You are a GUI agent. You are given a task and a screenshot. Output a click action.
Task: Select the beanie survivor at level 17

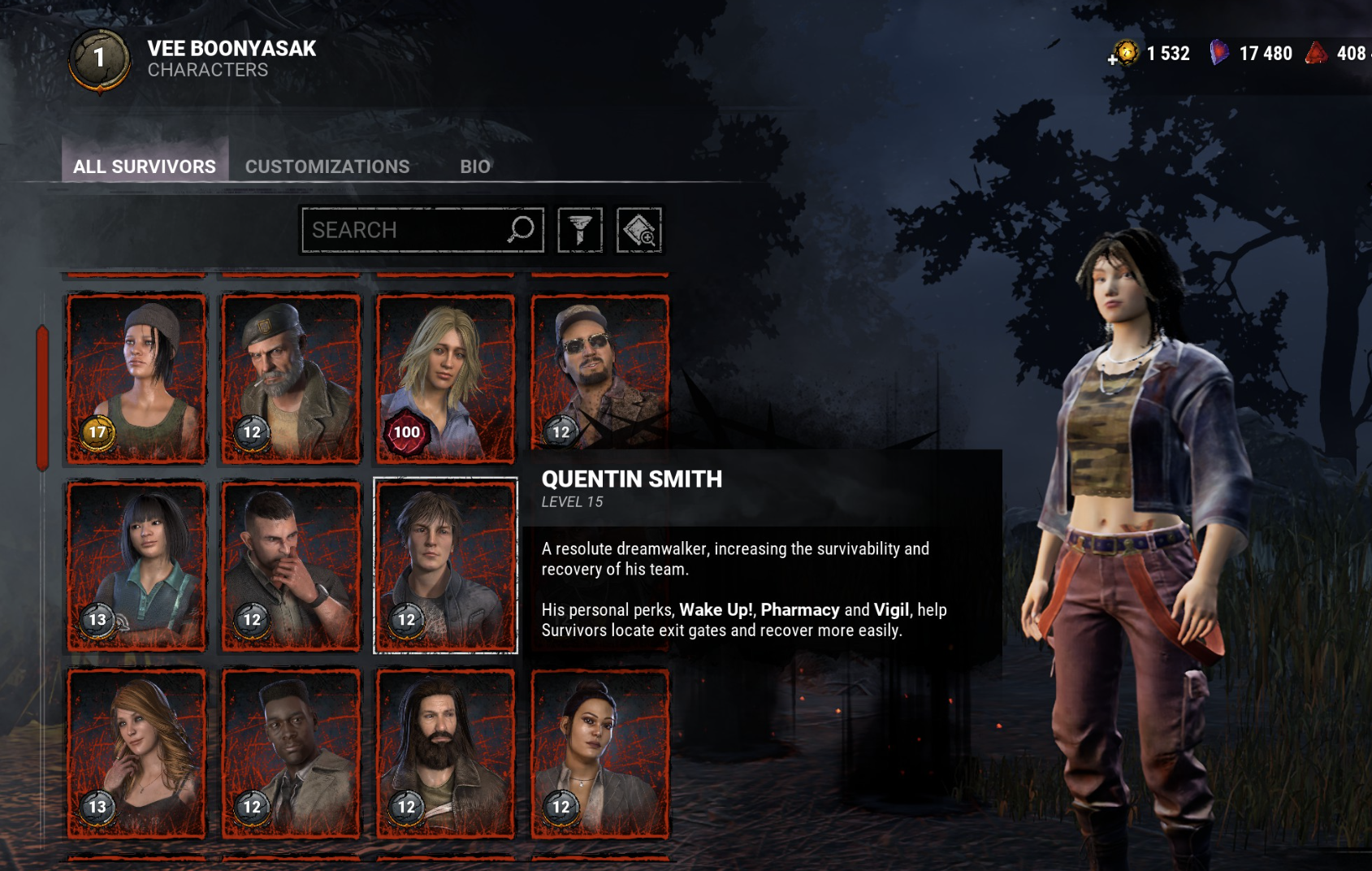tap(136, 378)
